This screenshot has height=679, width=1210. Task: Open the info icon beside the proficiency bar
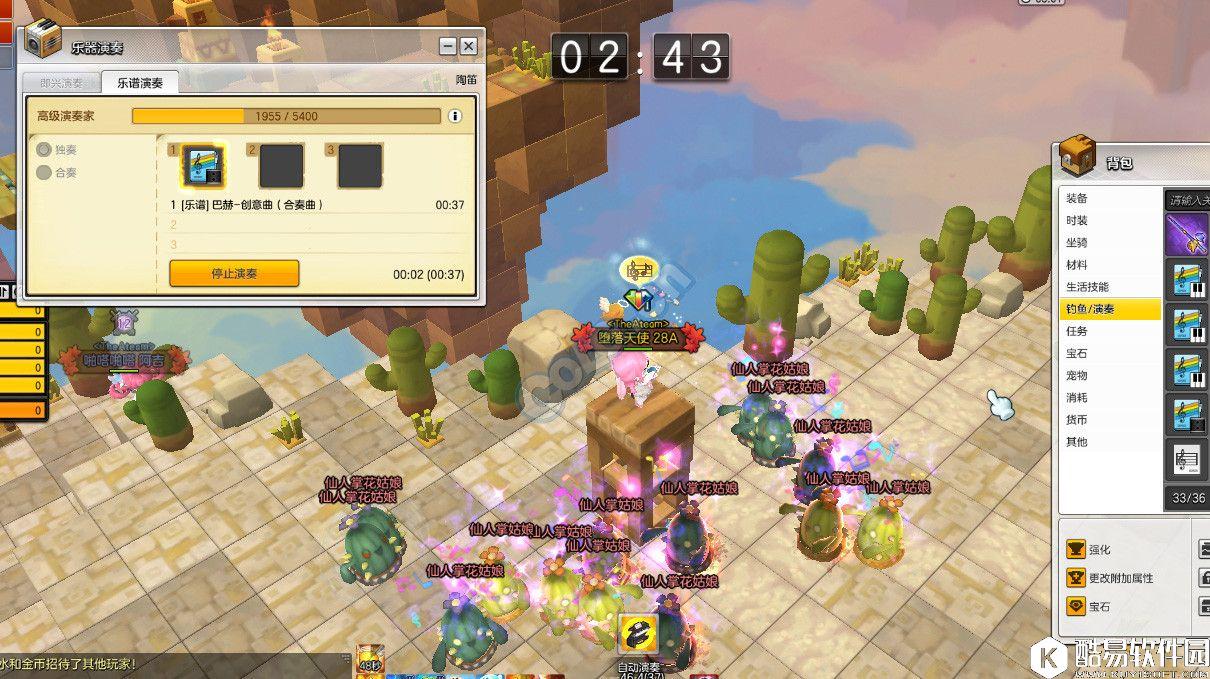455,116
